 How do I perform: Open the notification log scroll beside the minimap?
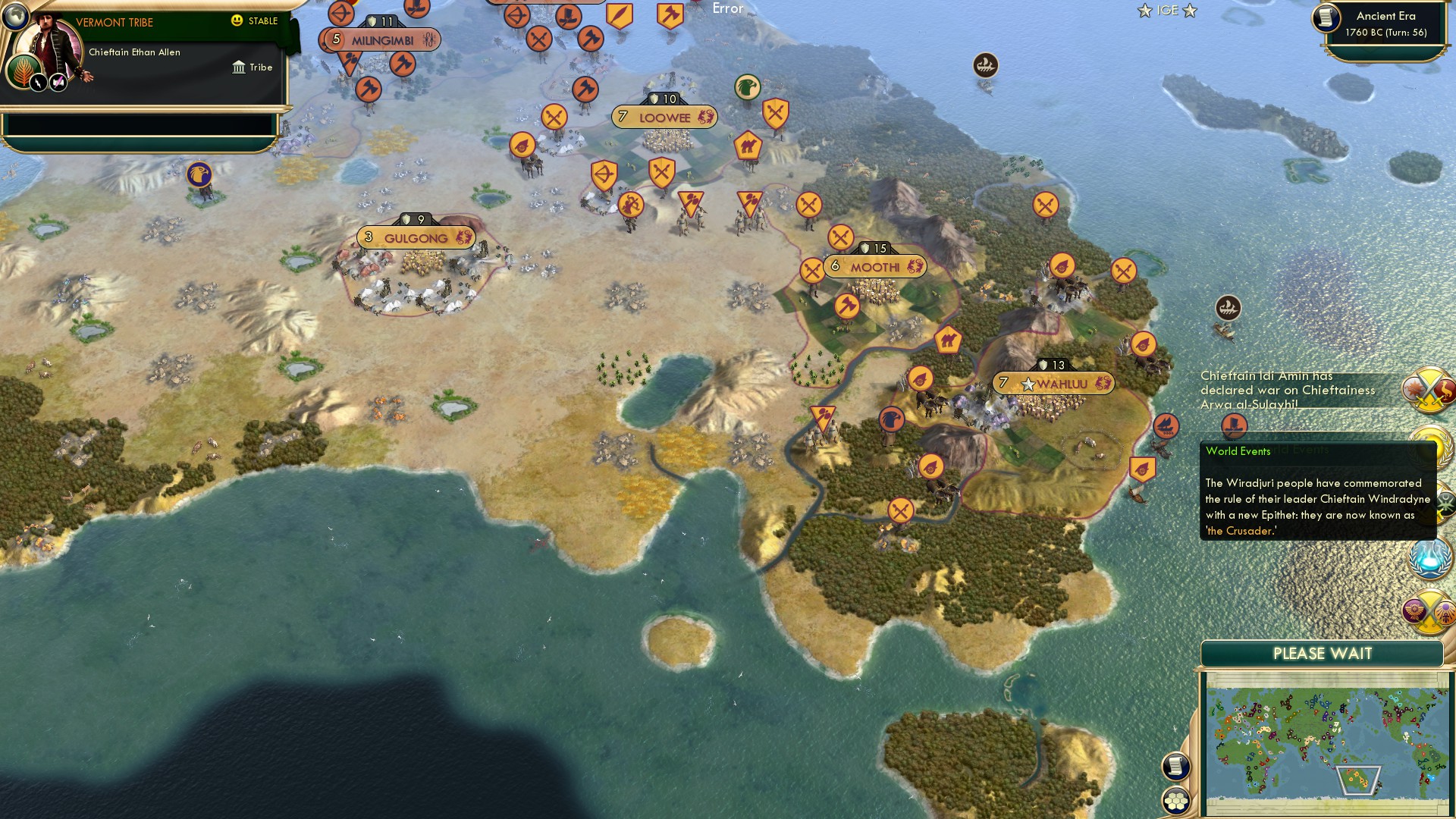(x=1175, y=767)
